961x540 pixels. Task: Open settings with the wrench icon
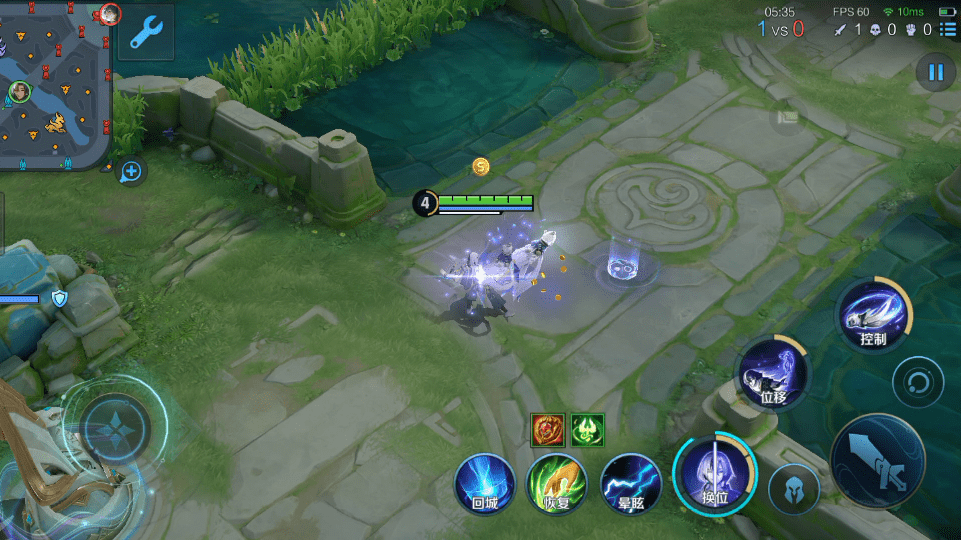pos(146,32)
